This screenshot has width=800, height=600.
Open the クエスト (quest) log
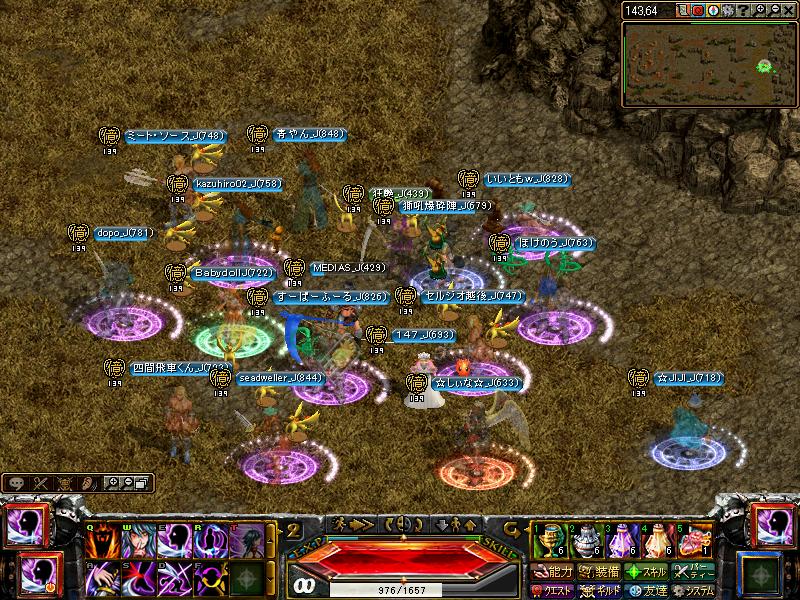553,590
